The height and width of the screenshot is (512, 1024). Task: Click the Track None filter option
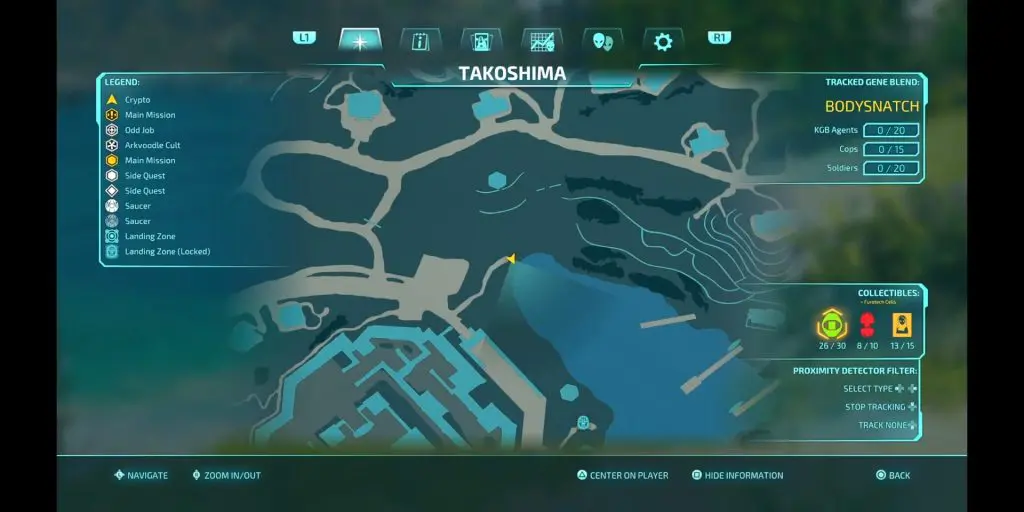point(885,425)
